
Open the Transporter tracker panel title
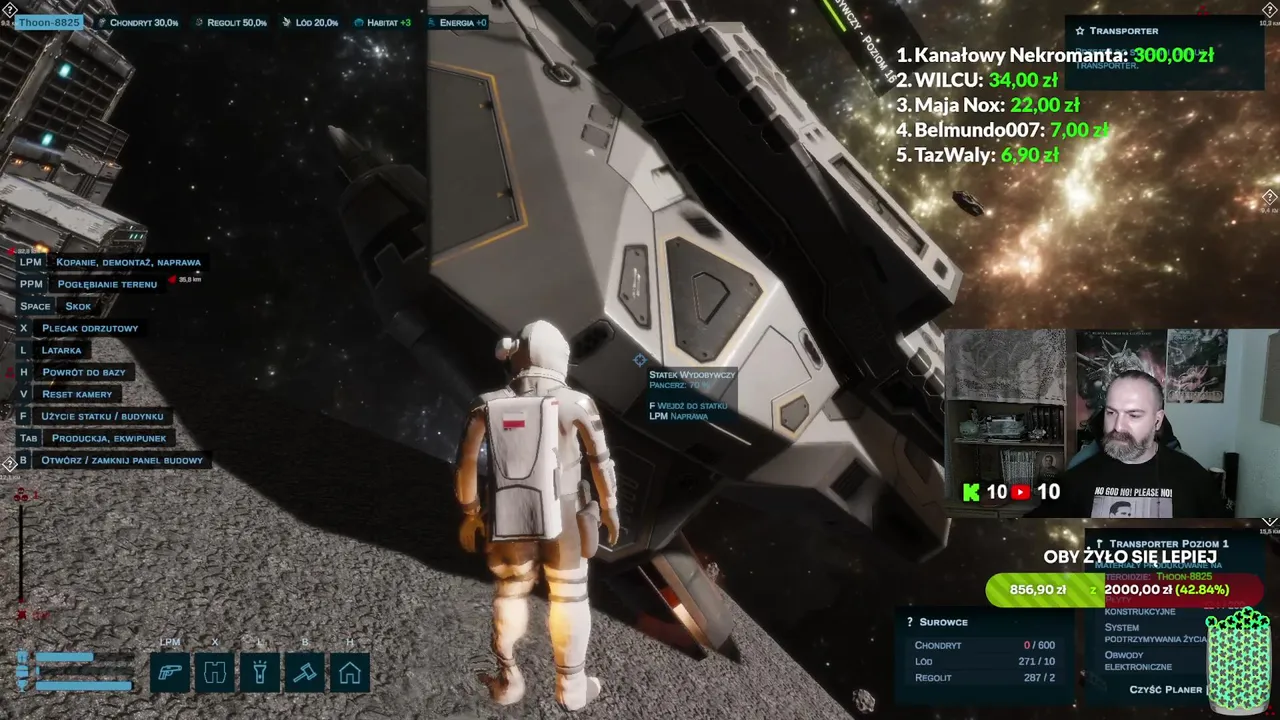coord(1123,31)
